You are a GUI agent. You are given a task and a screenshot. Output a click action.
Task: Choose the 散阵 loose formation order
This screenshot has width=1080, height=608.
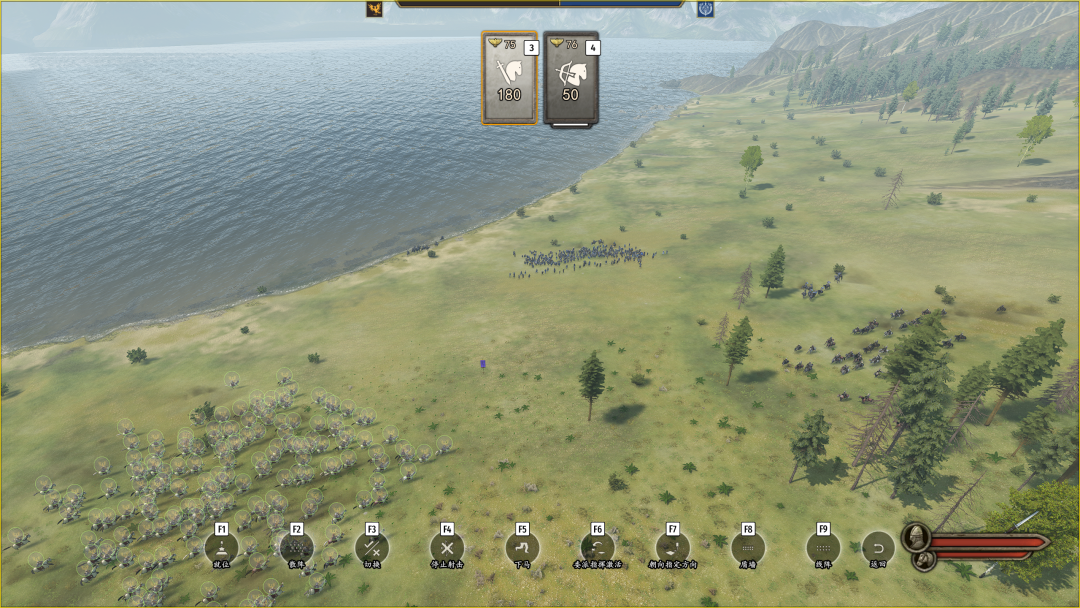(296, 547)
